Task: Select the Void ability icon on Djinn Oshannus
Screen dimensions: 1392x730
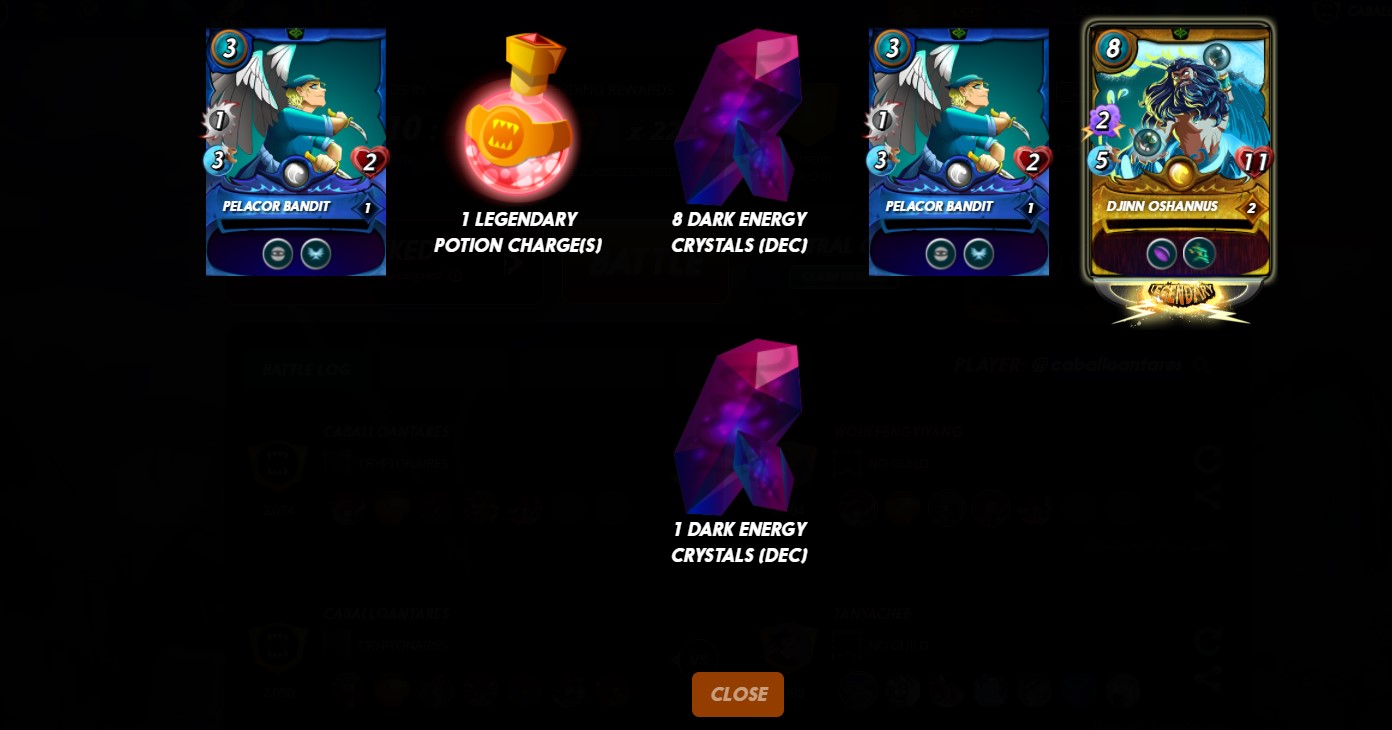Action: coord(1162,253)
